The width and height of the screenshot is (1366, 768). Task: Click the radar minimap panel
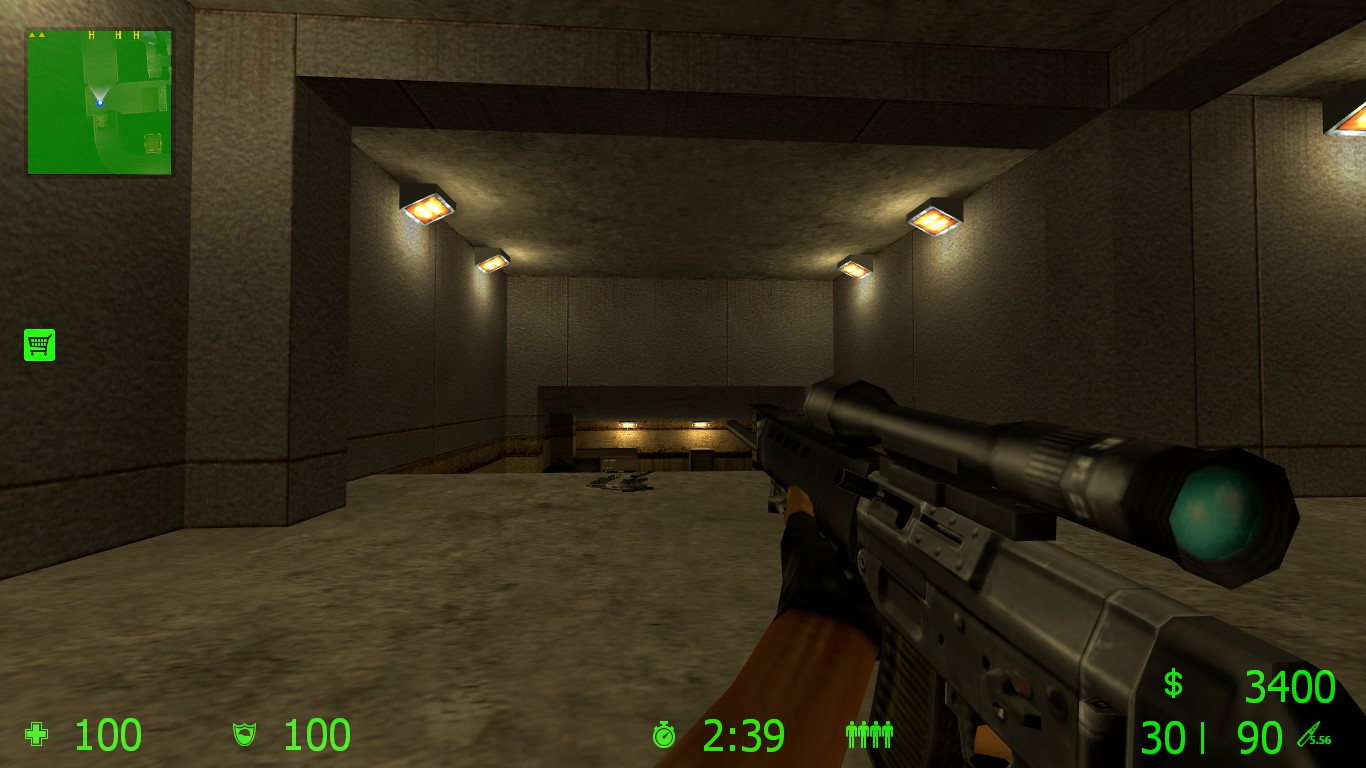pyautogui.click(x=98, y=100)
